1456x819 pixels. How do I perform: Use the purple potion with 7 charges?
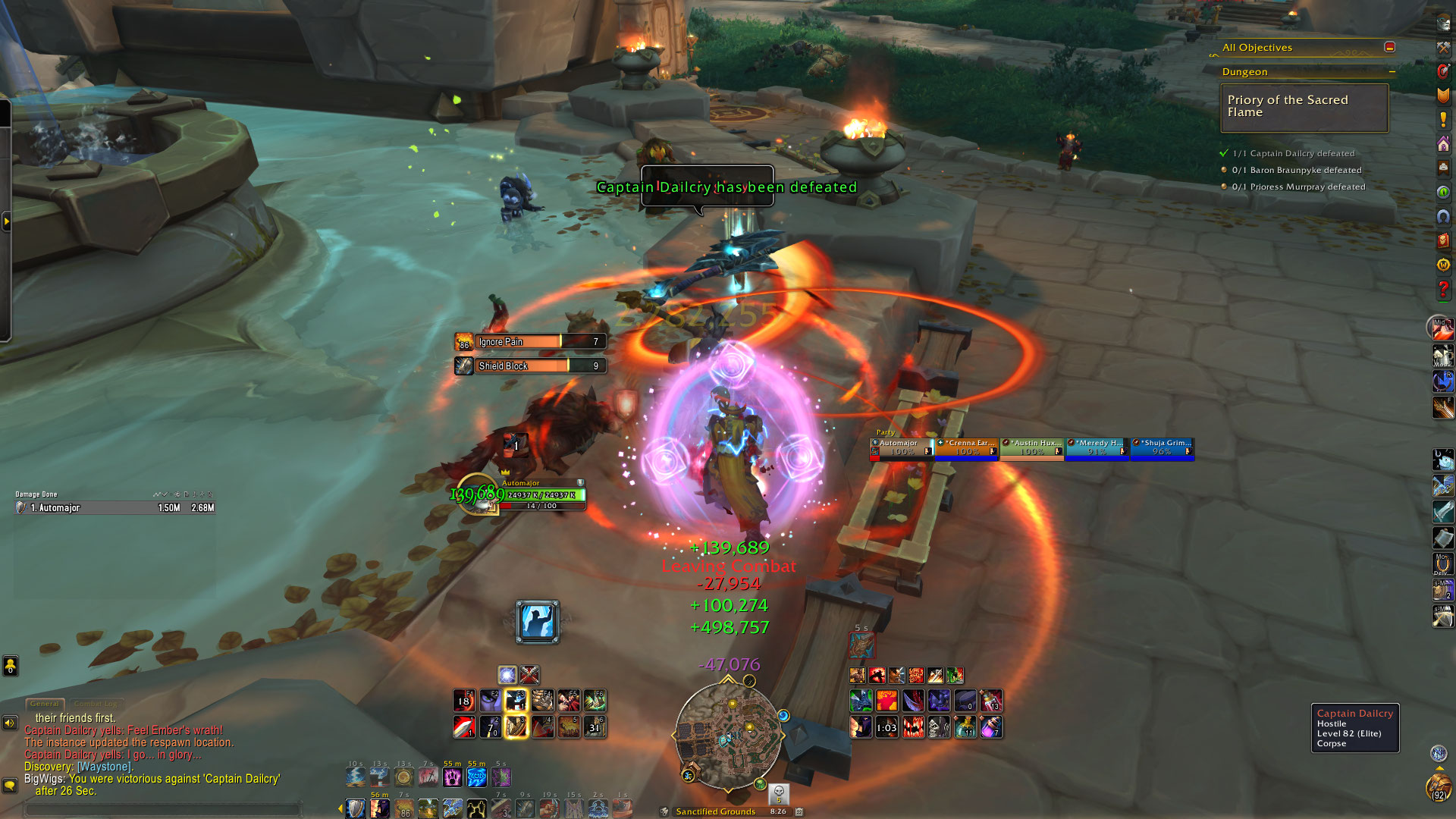tap(991, 727)
